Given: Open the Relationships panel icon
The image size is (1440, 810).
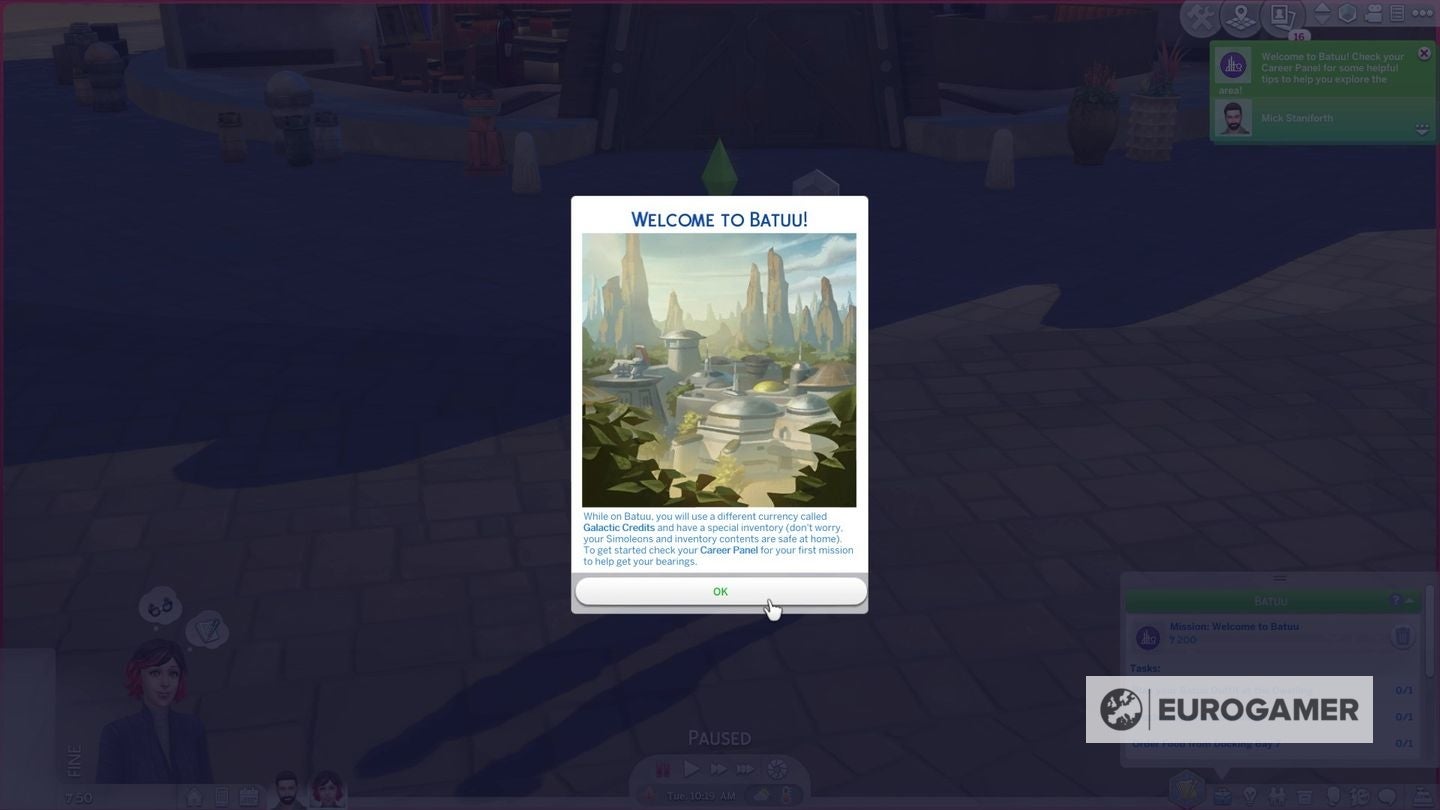Looking at the screenshot, I should [1278, 796].
